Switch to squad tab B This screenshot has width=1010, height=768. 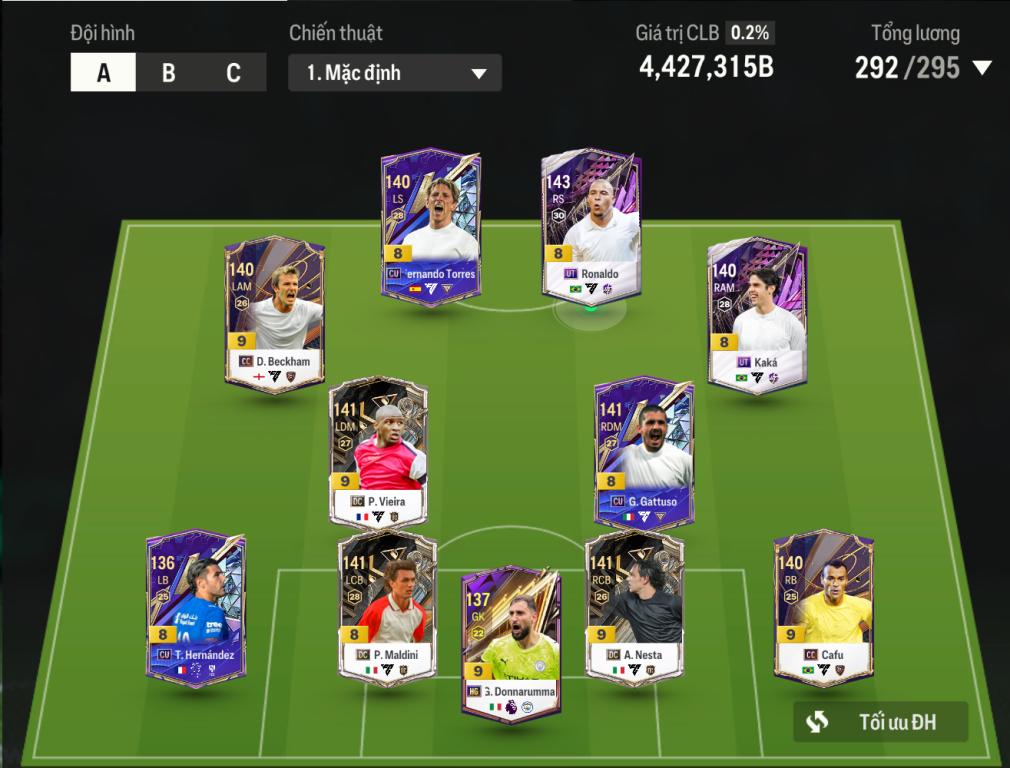(x=168, y=73)
